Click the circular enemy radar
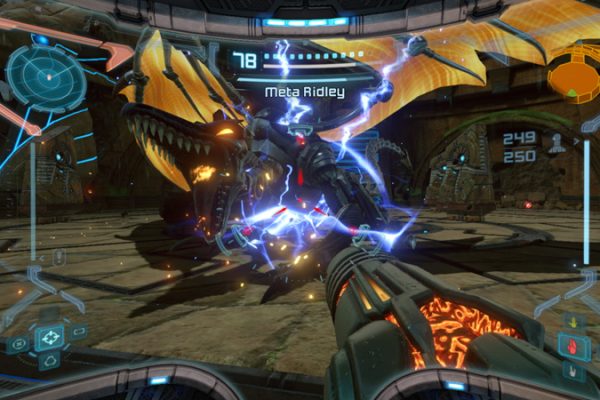Image resolution: width=600 pixels, height=400 pixels. point(38,75)
